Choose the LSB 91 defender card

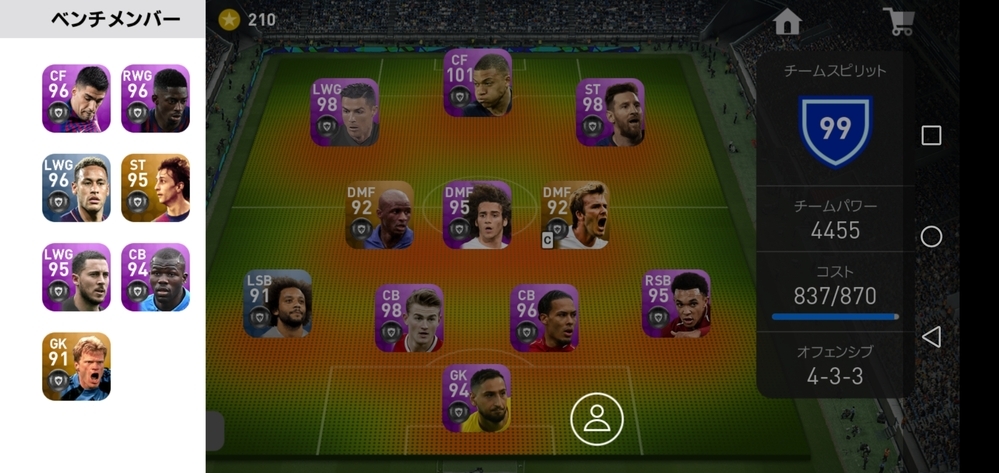coord(277,303)
